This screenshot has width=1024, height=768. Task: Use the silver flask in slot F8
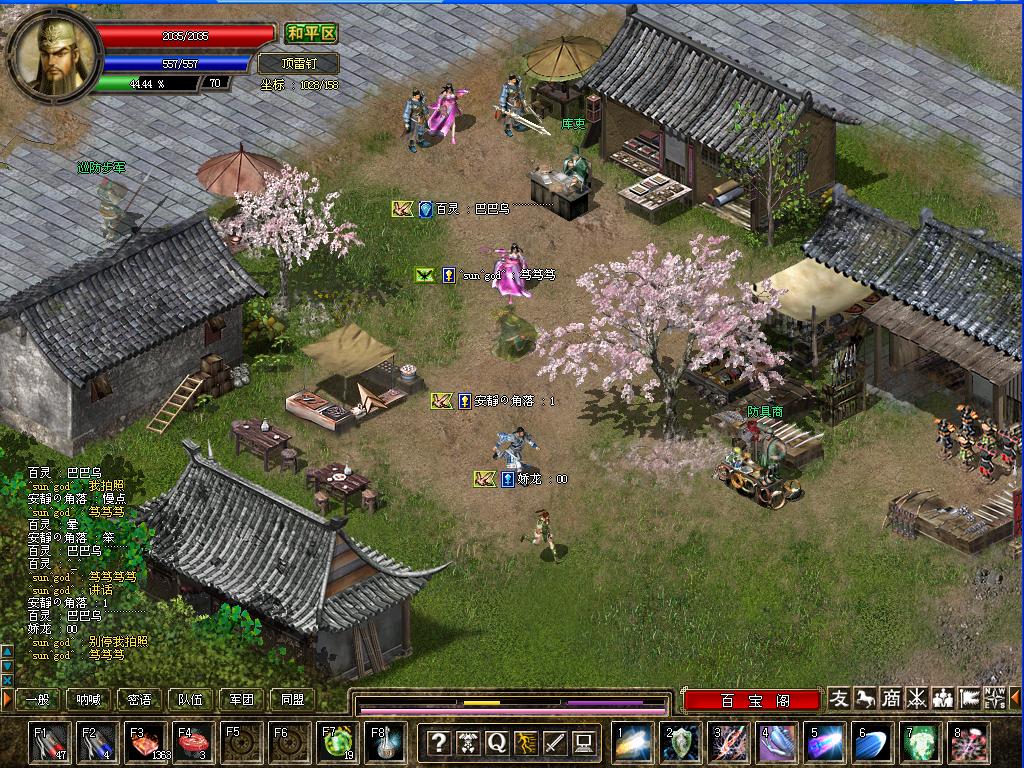pyautogui.click(x=386, y=743)
